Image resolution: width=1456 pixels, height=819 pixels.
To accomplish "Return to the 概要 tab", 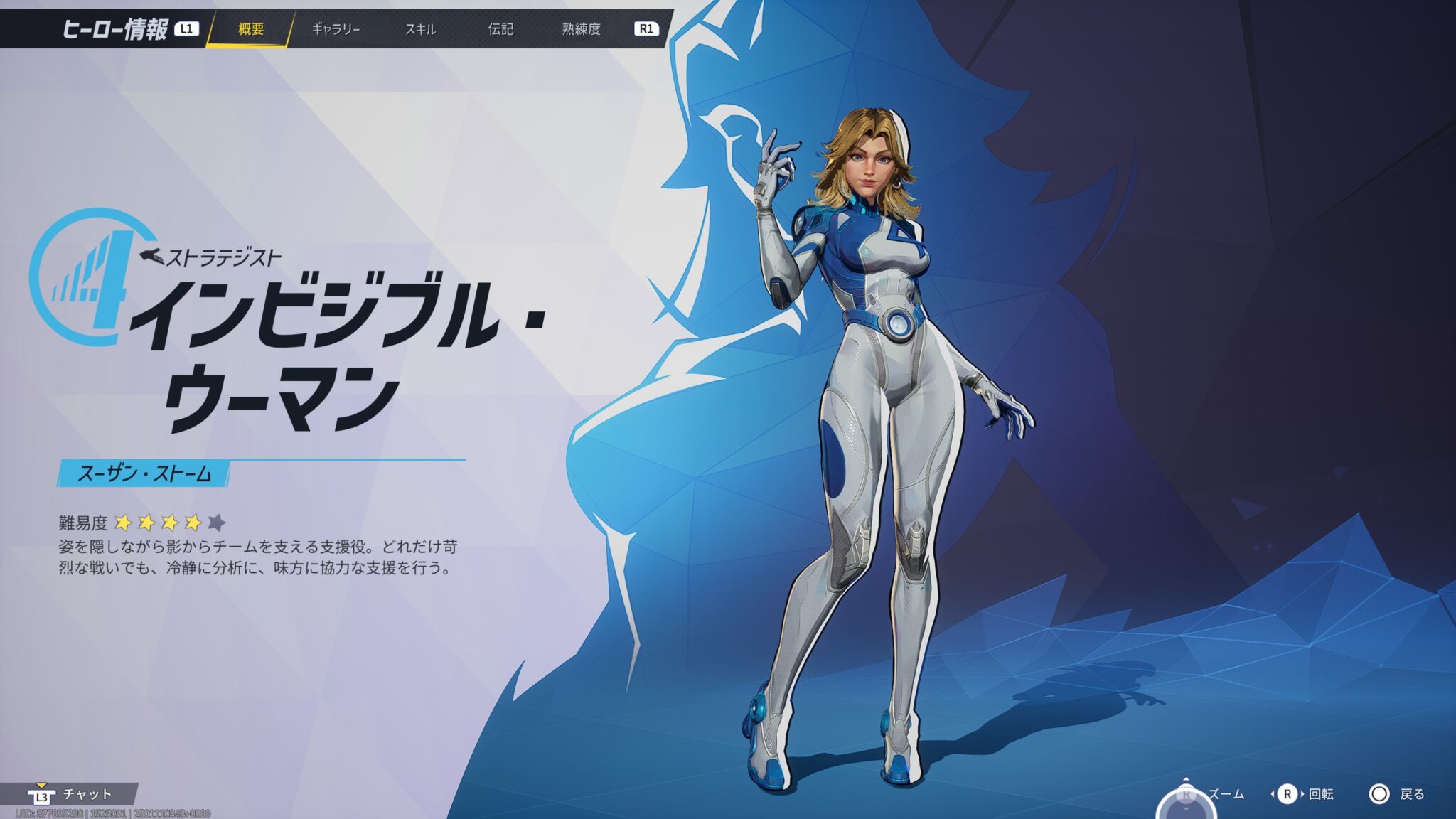I will click(250, 28).
